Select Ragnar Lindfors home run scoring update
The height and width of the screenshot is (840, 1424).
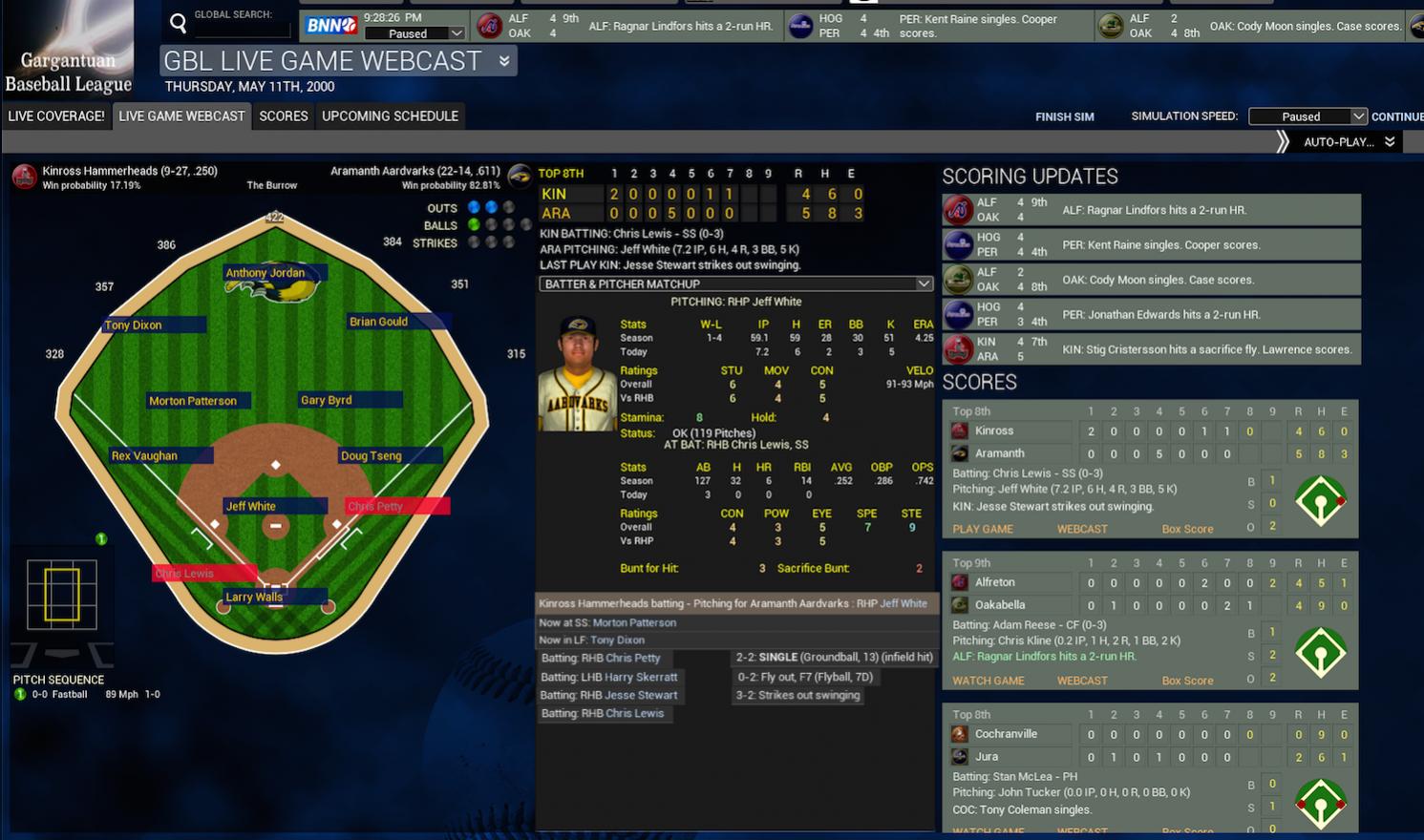[x=1151, y=210]
